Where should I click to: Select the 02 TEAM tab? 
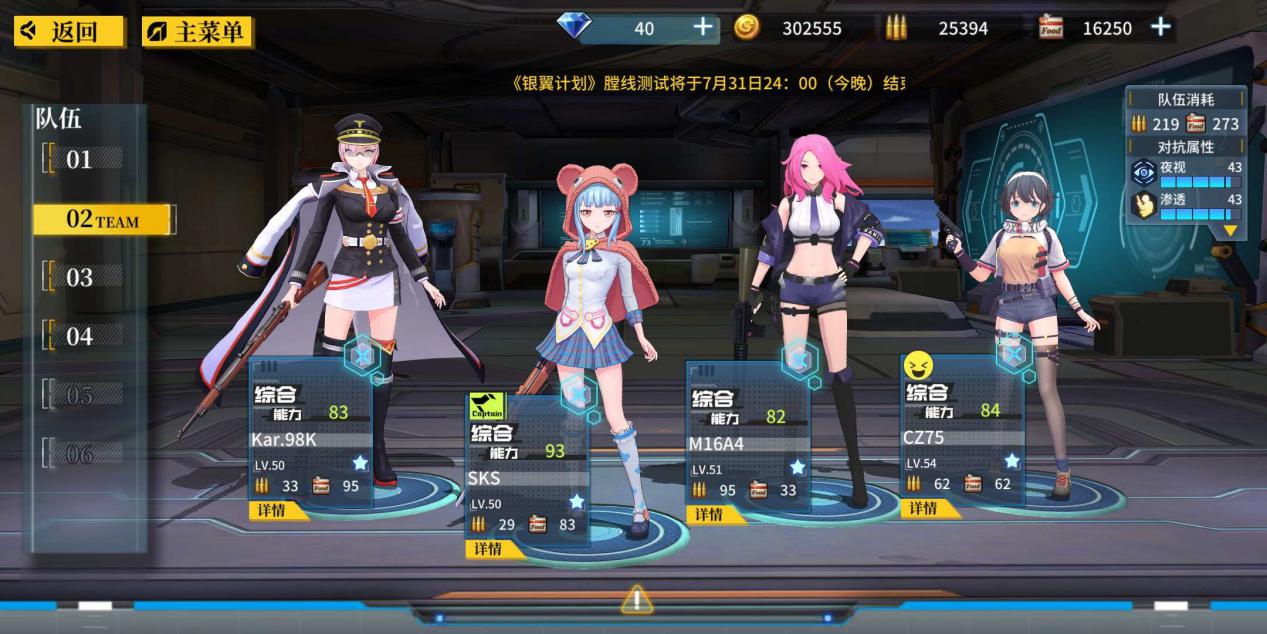[103, 220]
